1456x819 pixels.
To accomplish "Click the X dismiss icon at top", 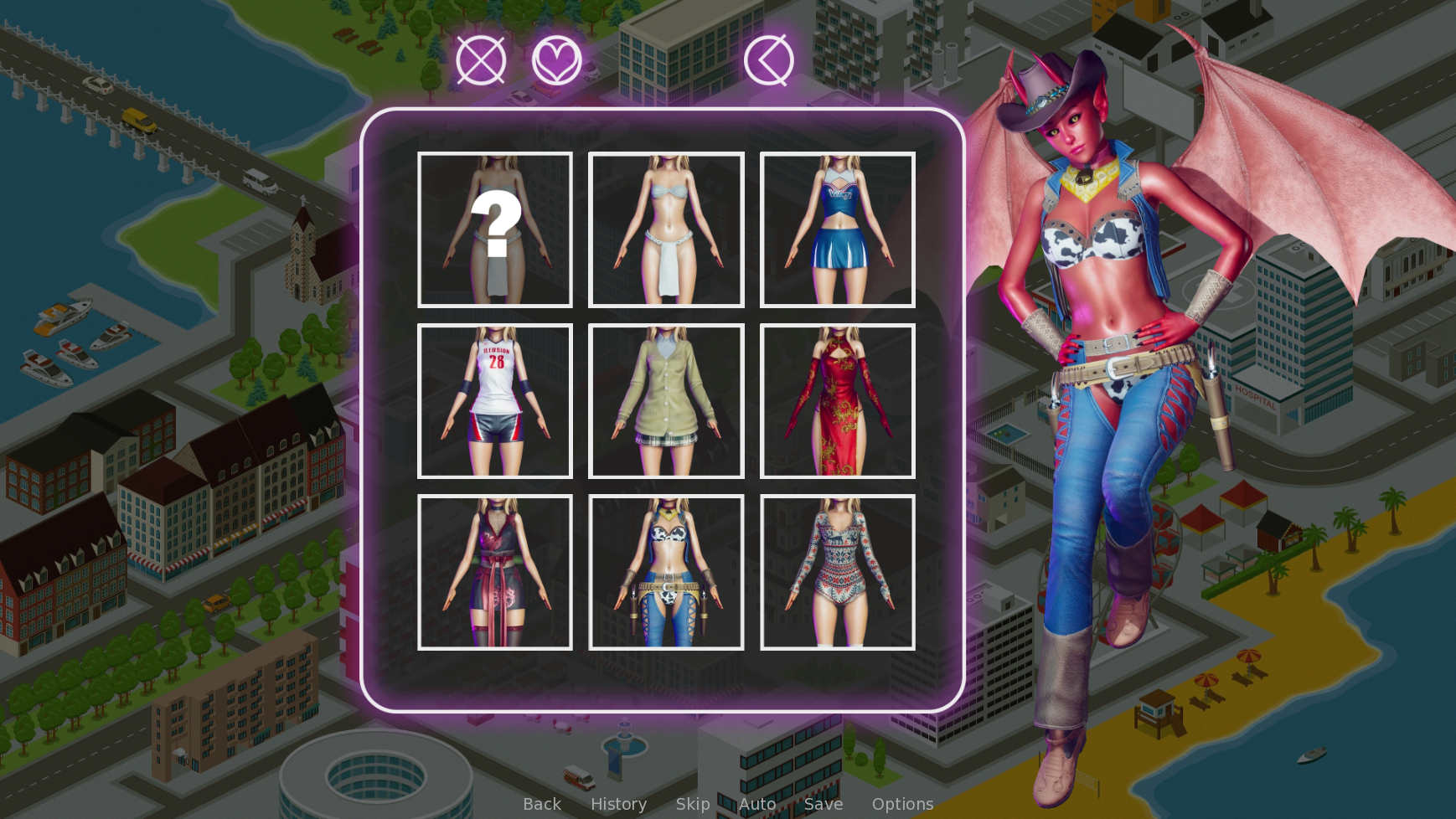I will 482,59.
